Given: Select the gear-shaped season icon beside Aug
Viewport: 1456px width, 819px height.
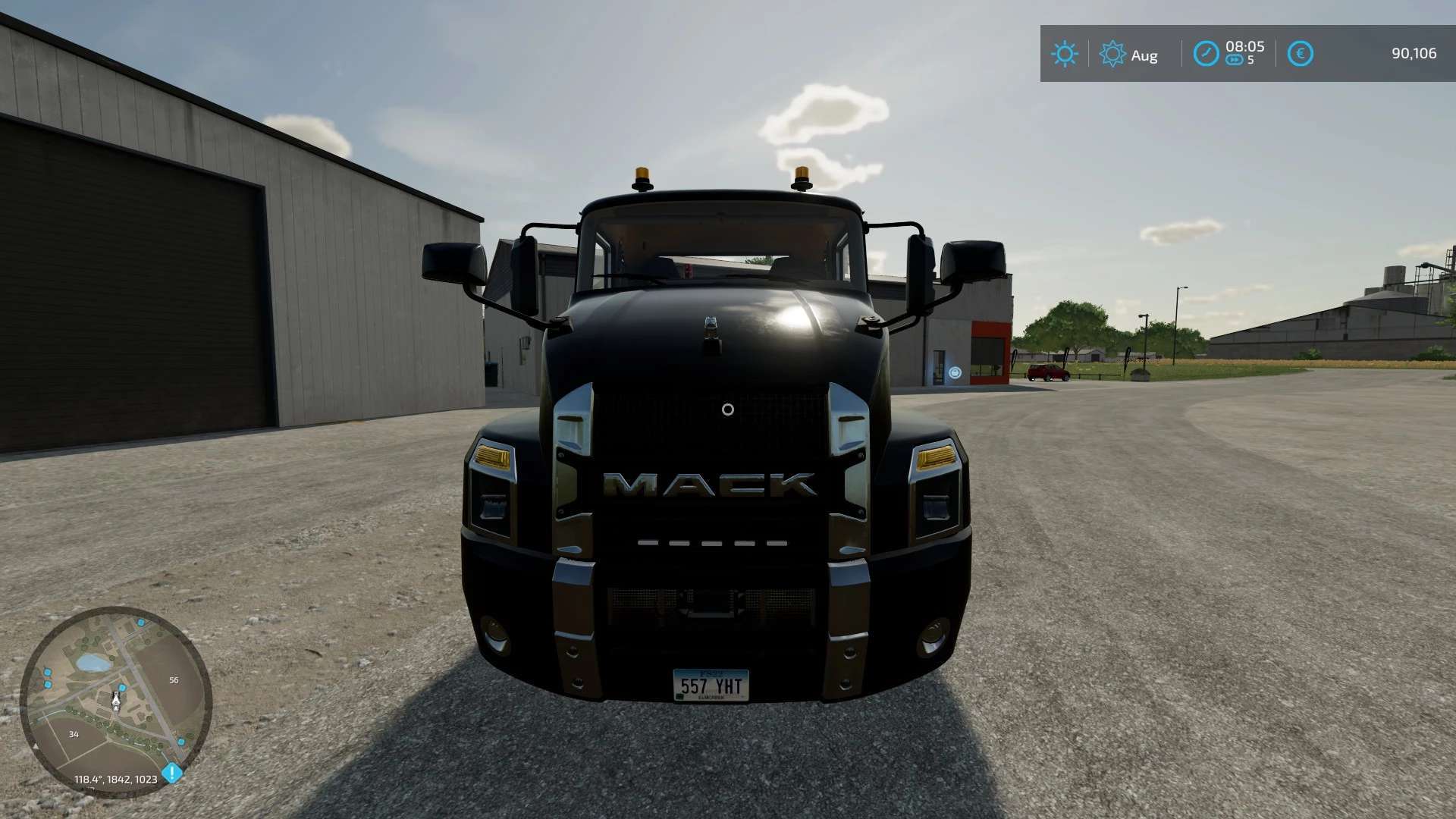Looking at the screenshot, I should pyautogui.click(x=1112, y=55).
